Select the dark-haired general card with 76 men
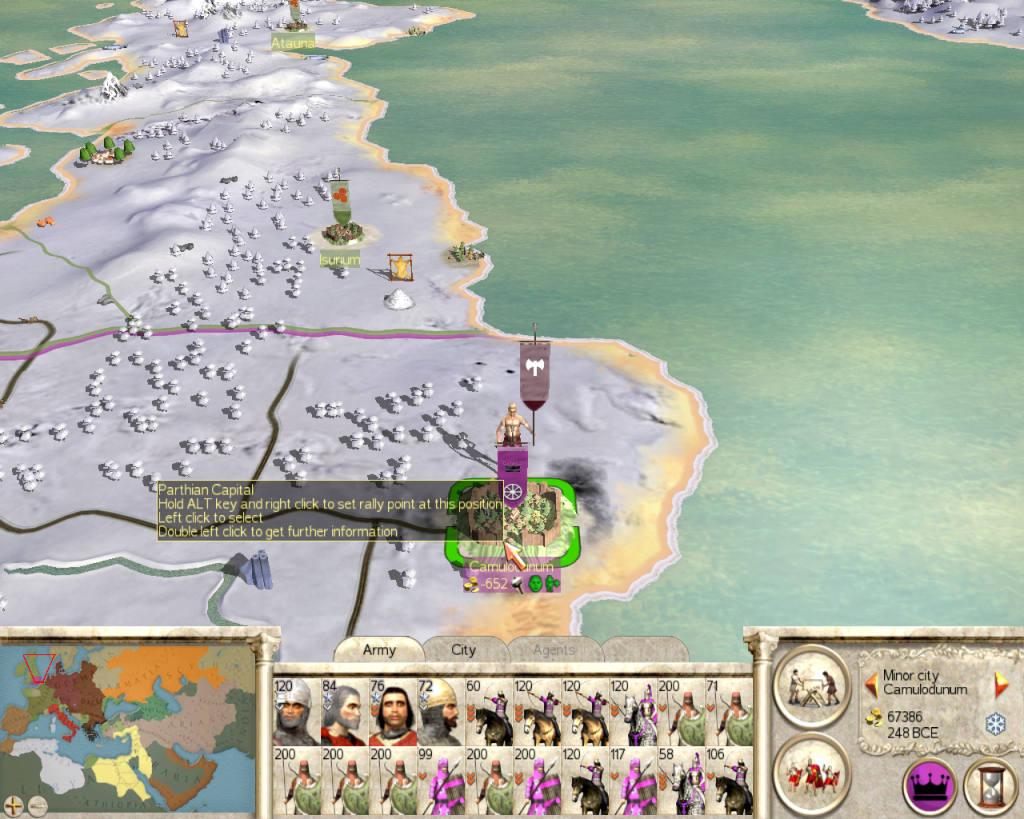Screen dimensions: 1024x819 click(392, 713)
